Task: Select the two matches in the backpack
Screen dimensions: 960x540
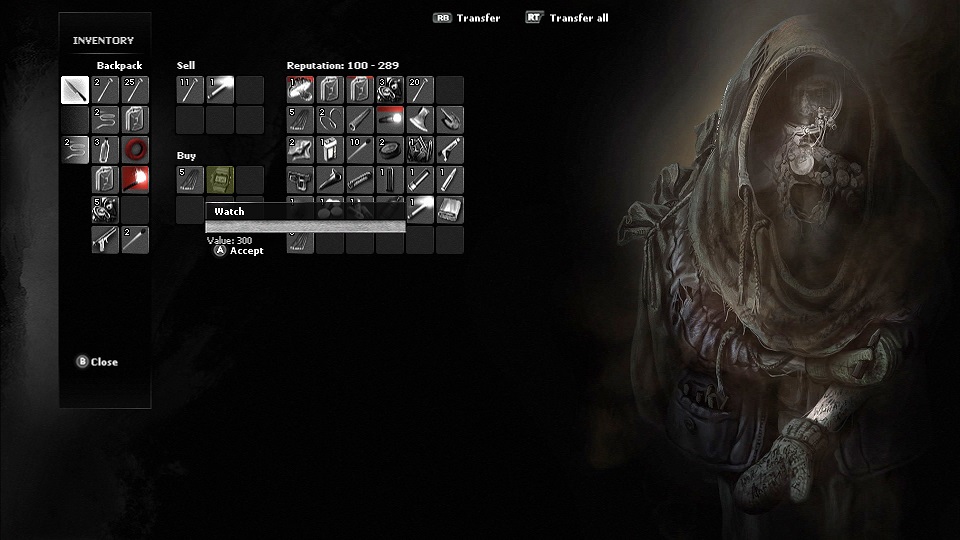Action: pyautogui.click(x=135, y=240)
